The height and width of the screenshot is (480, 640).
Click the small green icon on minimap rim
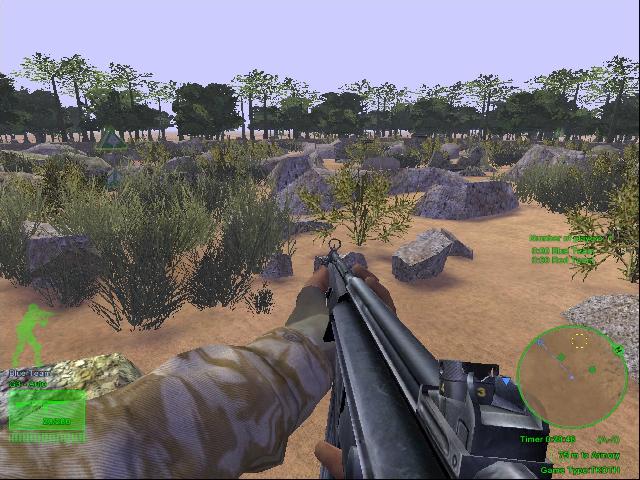(619, 350)
